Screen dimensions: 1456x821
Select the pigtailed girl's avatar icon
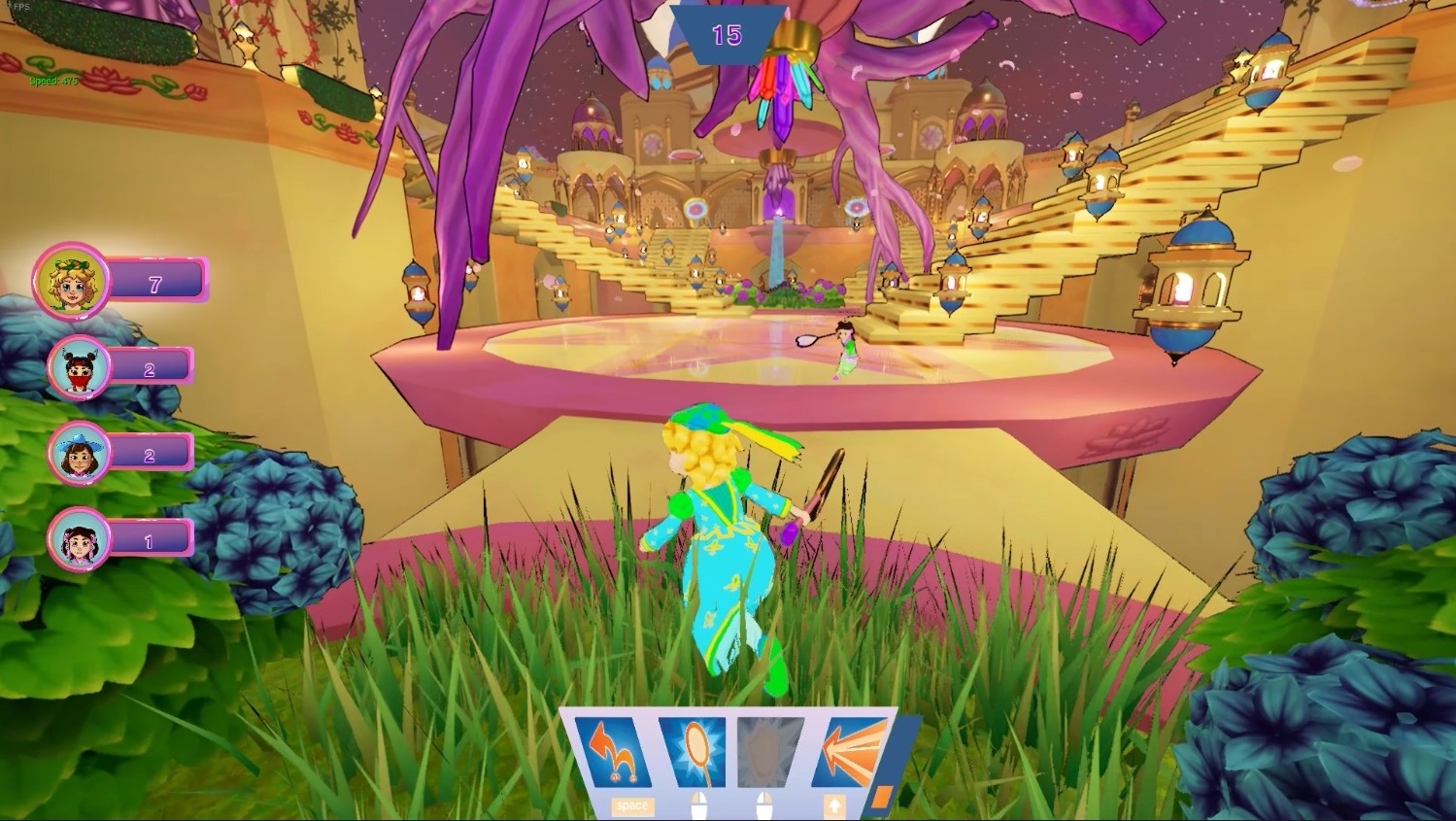82,539
